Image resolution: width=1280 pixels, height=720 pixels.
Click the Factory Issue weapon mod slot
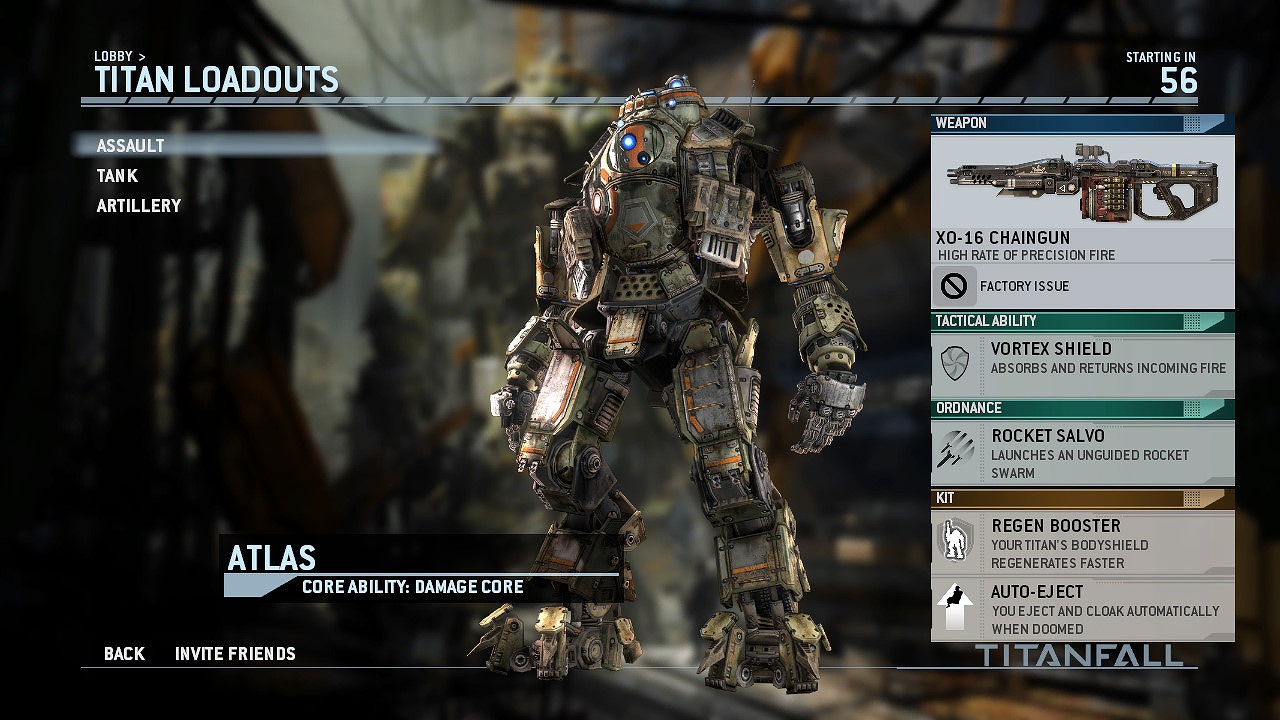coord(1082,287)
